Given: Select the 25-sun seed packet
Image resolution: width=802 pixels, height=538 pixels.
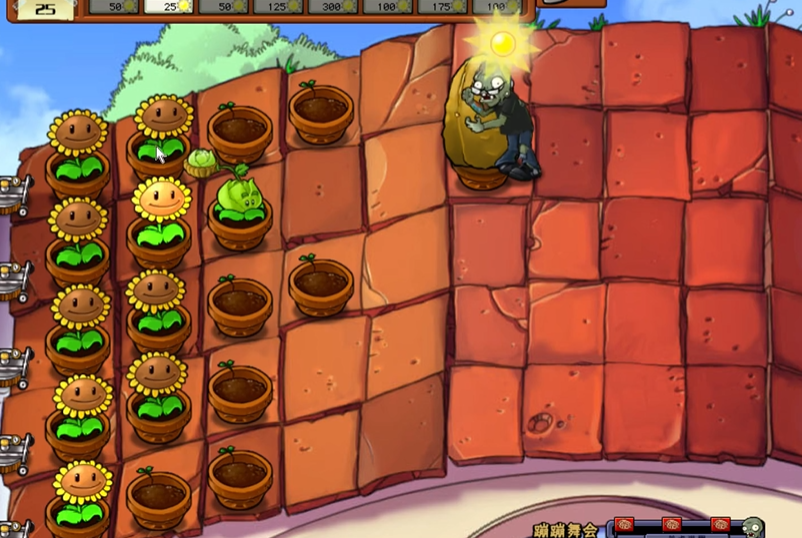Looking at the screenshot, I should 169,6.
